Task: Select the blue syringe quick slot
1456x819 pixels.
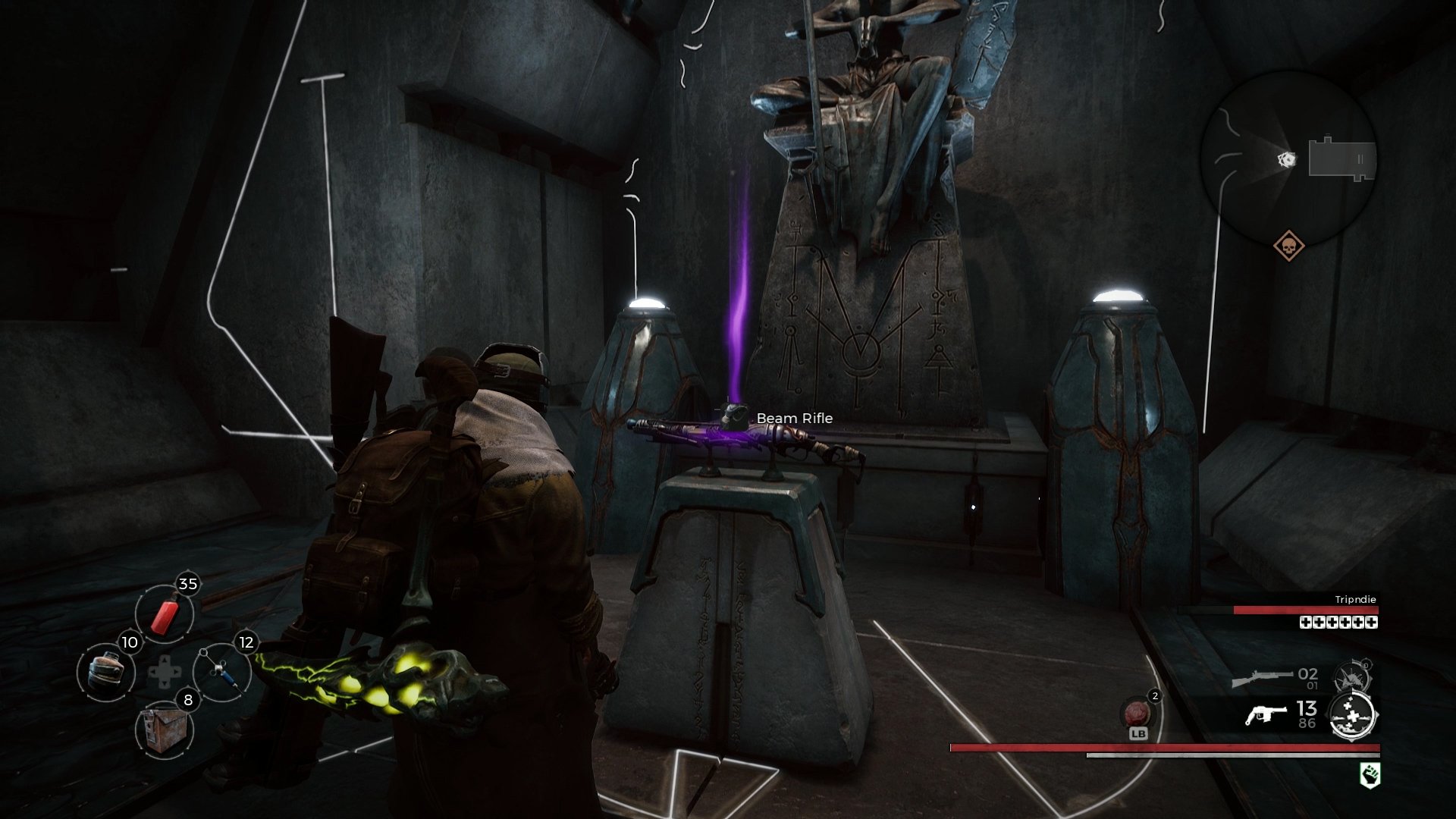Action: [x=221, y=672]
